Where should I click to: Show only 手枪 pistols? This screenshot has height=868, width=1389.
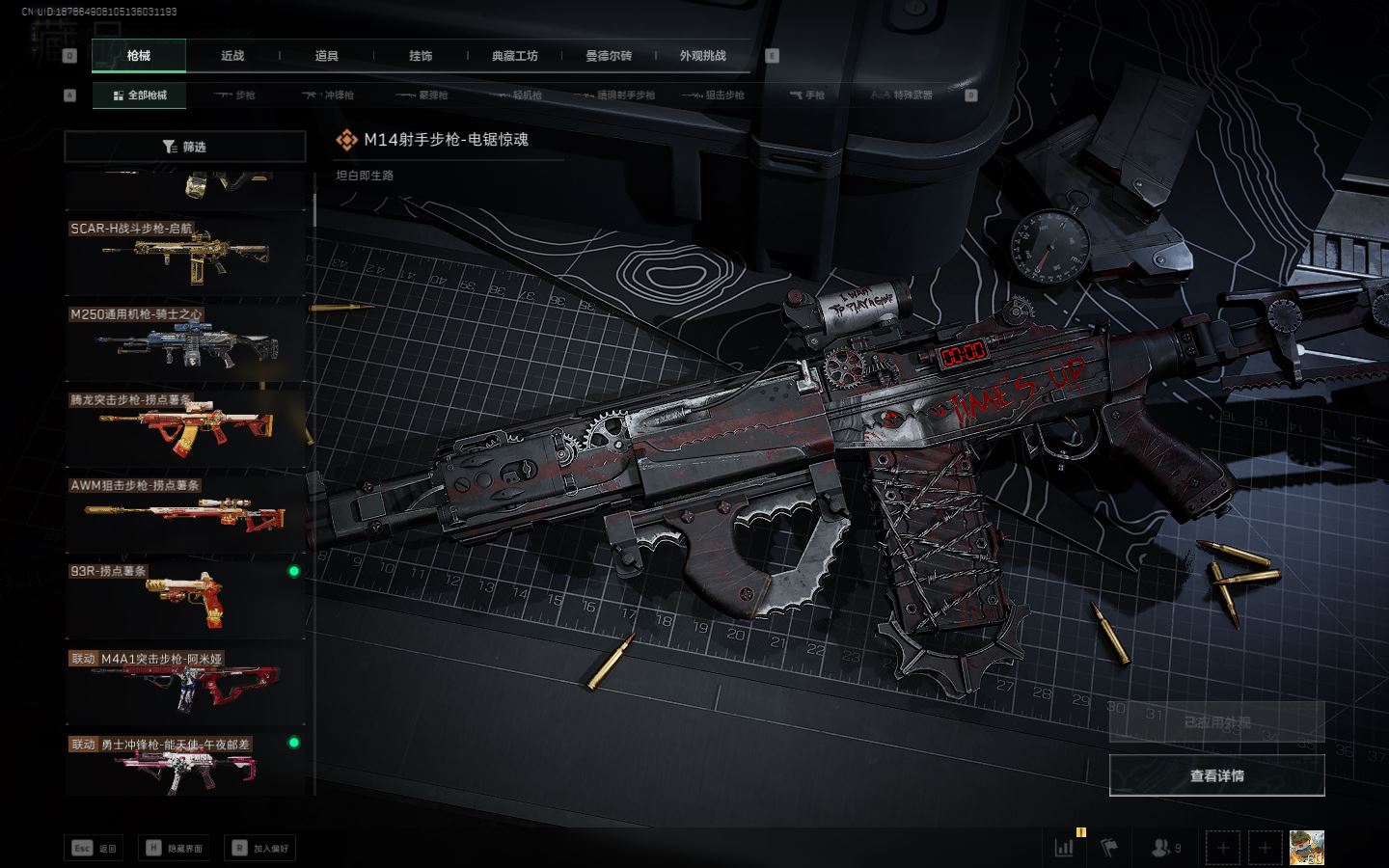click(x=808, y=95)
